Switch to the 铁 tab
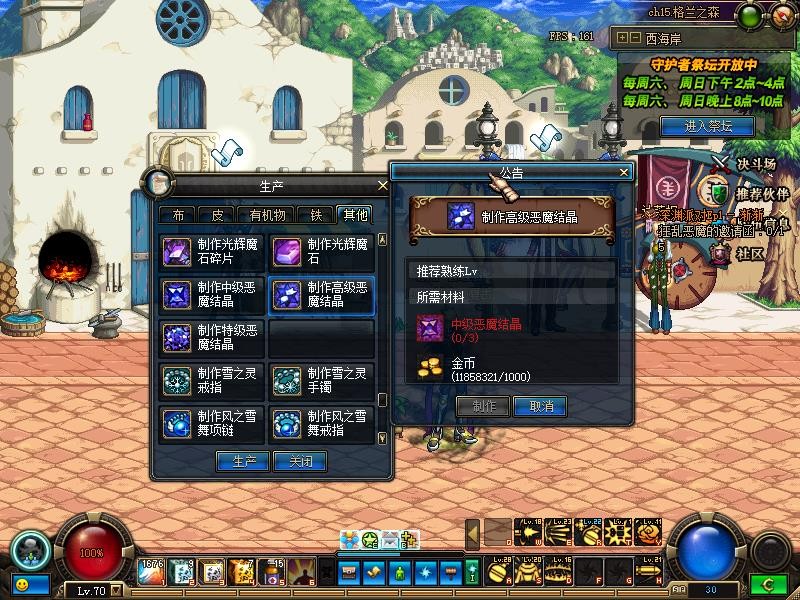Image resolution: width=800 pixels, height=600 pixels. click(316, 214)
